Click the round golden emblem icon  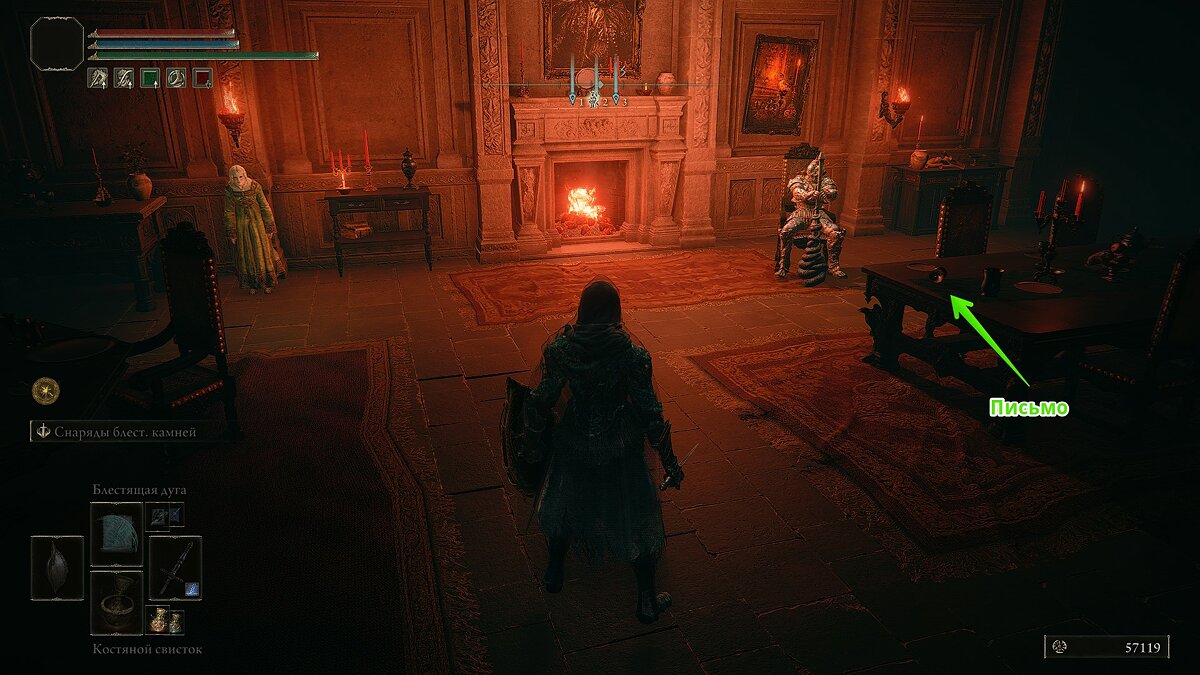click(x=45, y=390)
